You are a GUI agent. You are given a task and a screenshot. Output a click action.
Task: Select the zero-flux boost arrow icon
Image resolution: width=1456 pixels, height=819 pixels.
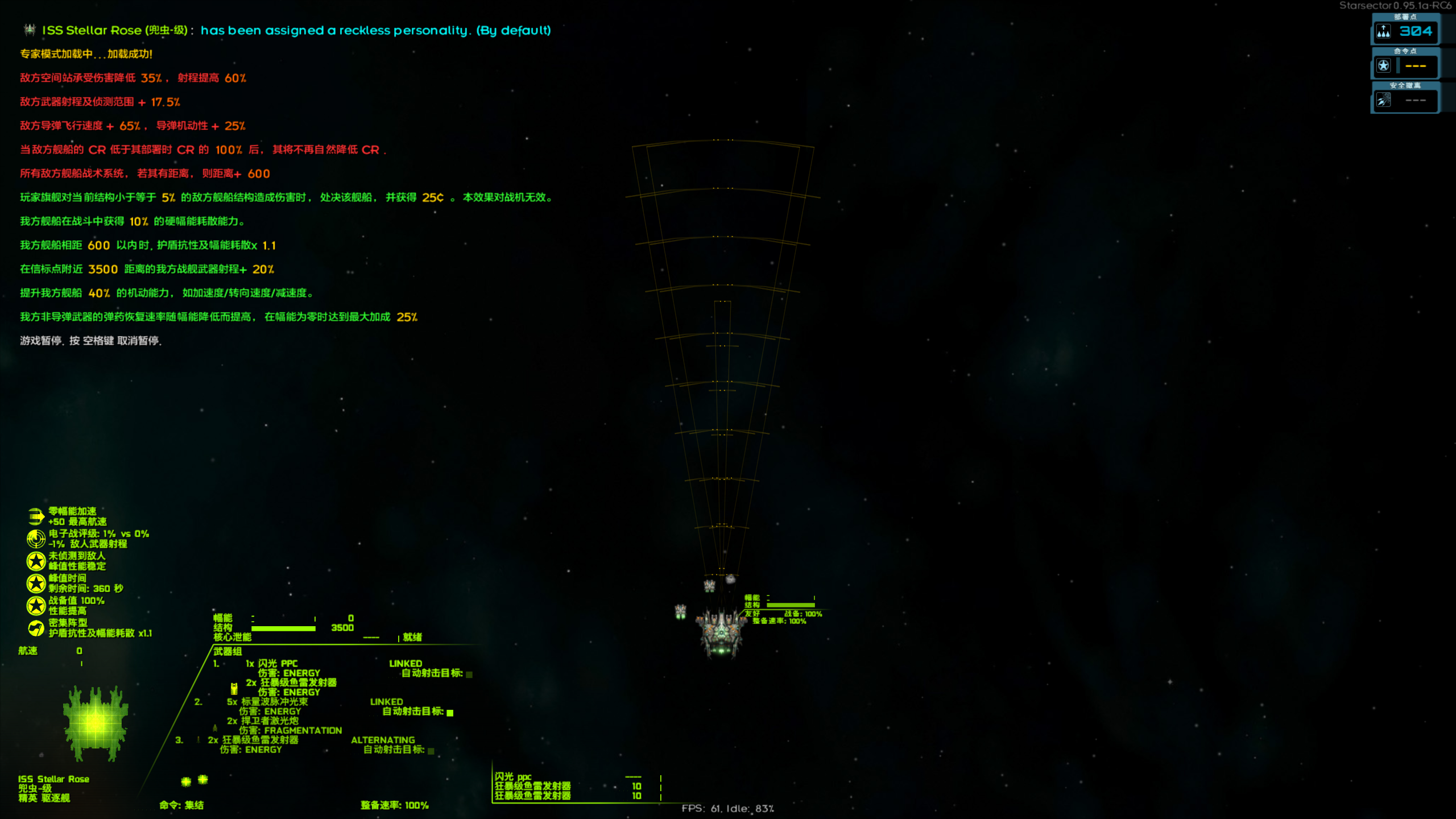coord(35,517)
